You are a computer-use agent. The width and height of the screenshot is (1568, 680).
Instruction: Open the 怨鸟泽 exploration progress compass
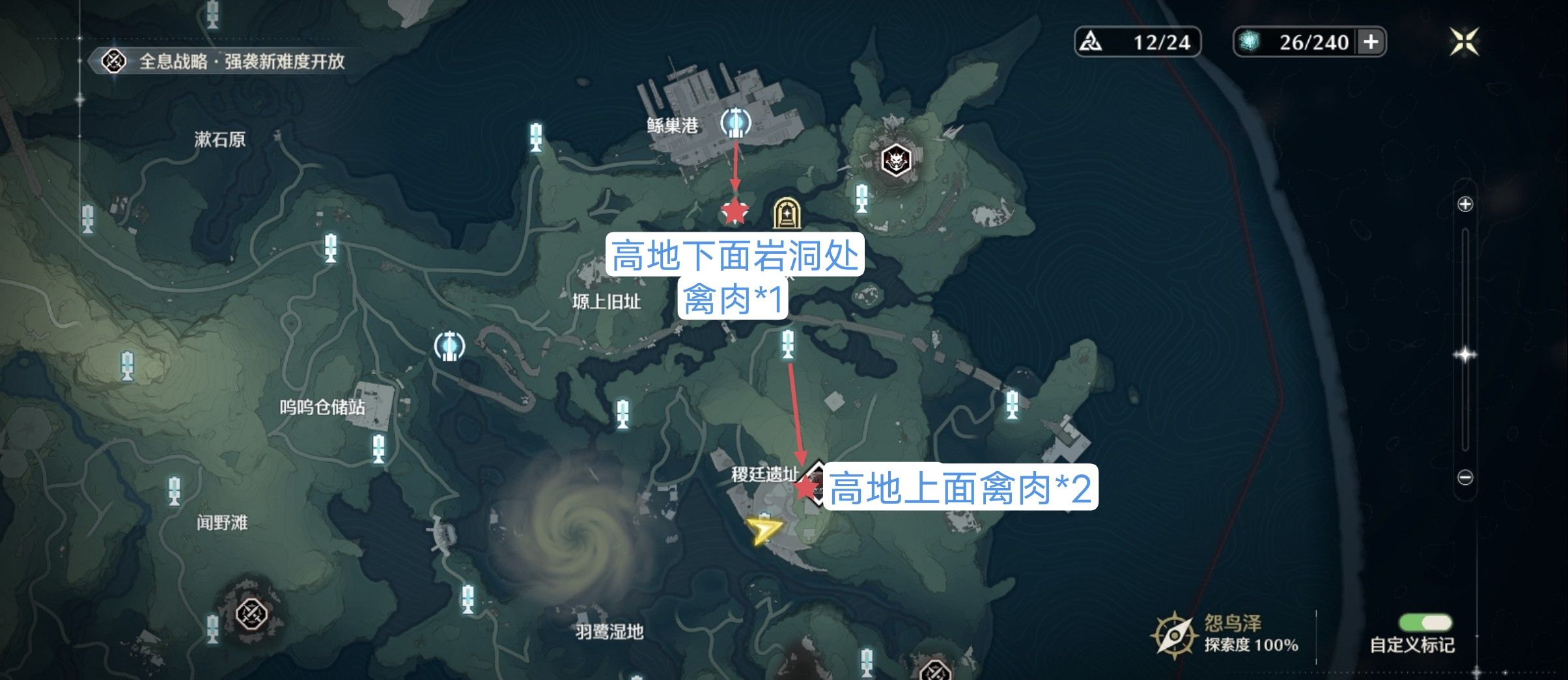1173,634
